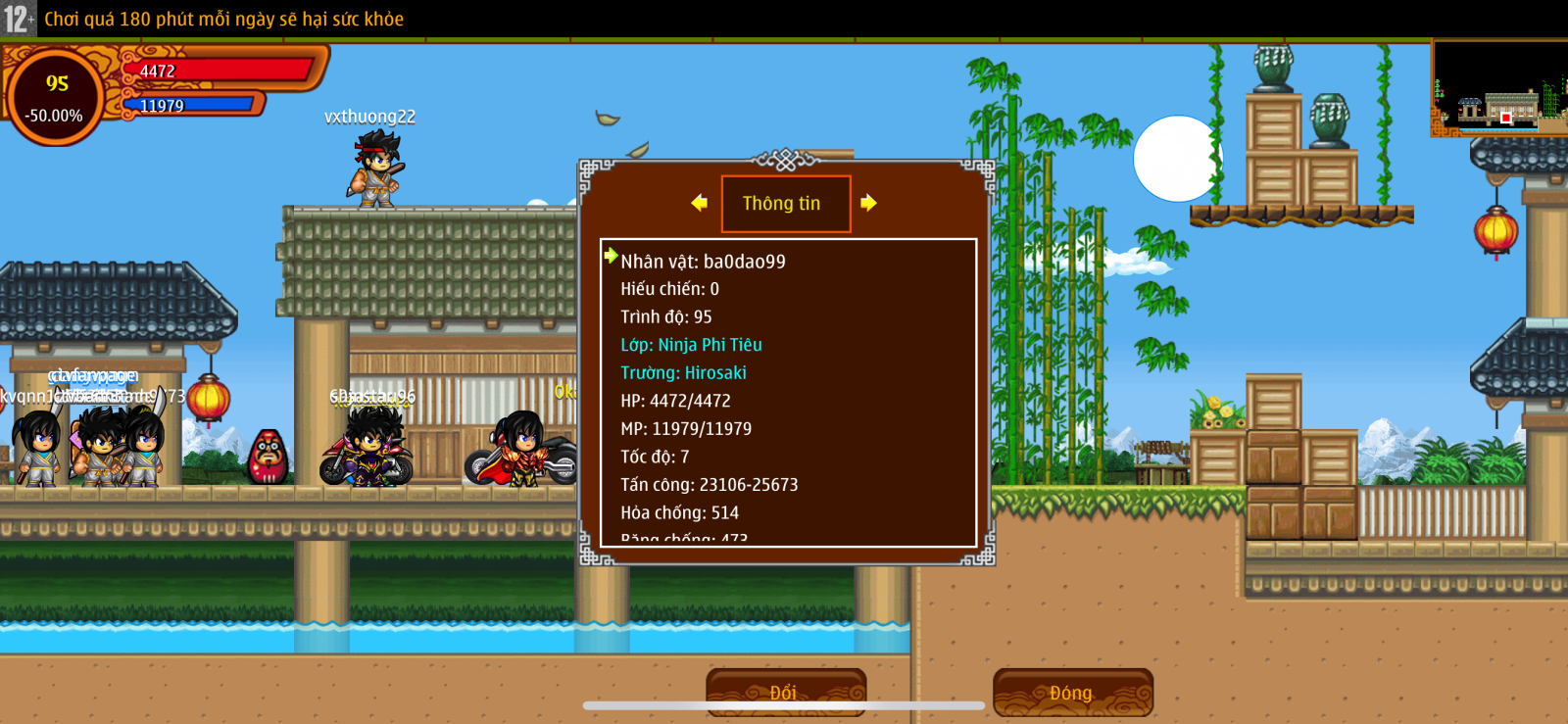Open the minimap in the corner
Screen dimensions: 1568x724
pos(1498,88)
